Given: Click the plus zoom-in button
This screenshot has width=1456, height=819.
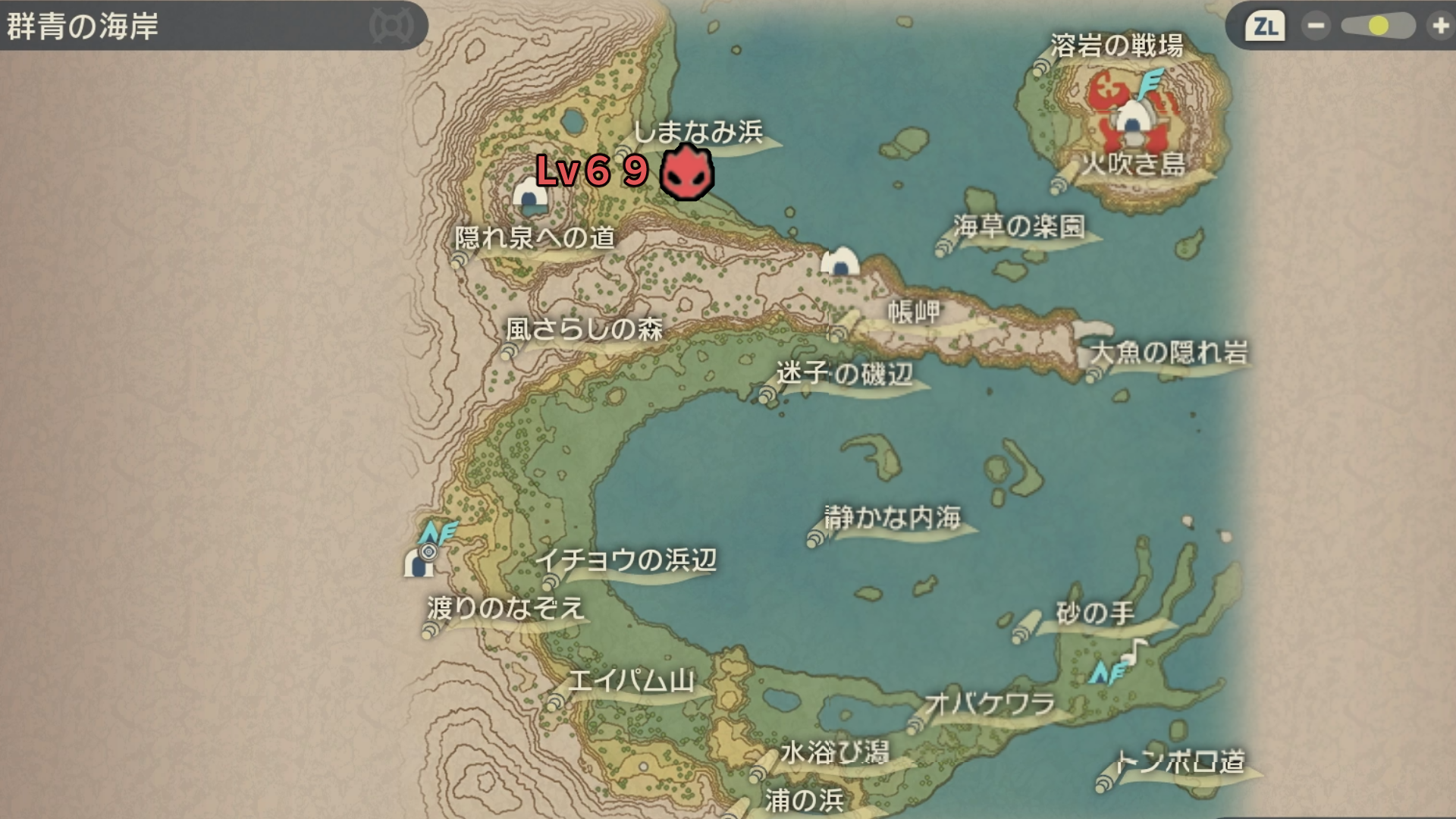Looking at the screenshot, I should [1439, 27].
